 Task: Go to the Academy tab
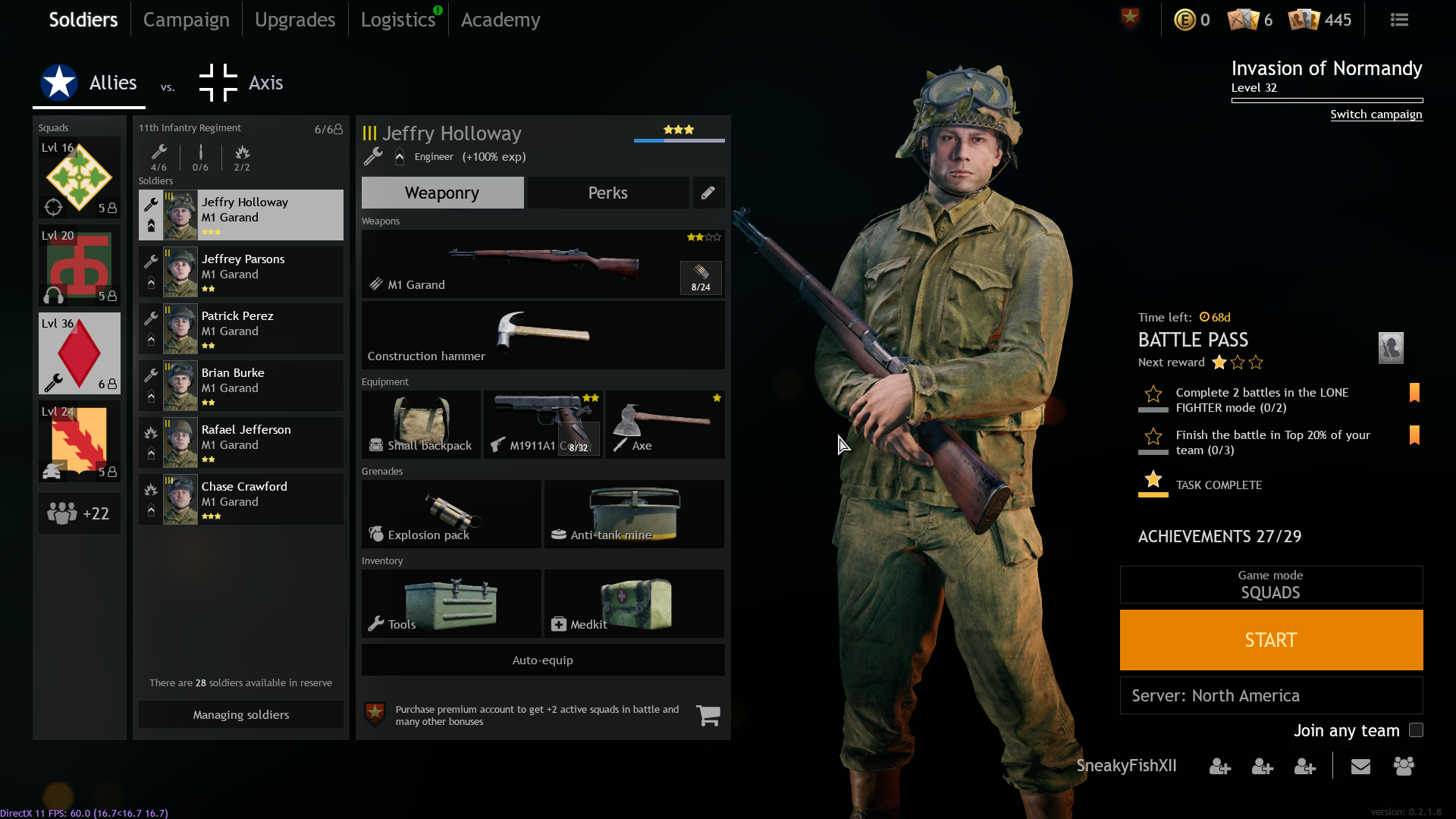[500, 20]
